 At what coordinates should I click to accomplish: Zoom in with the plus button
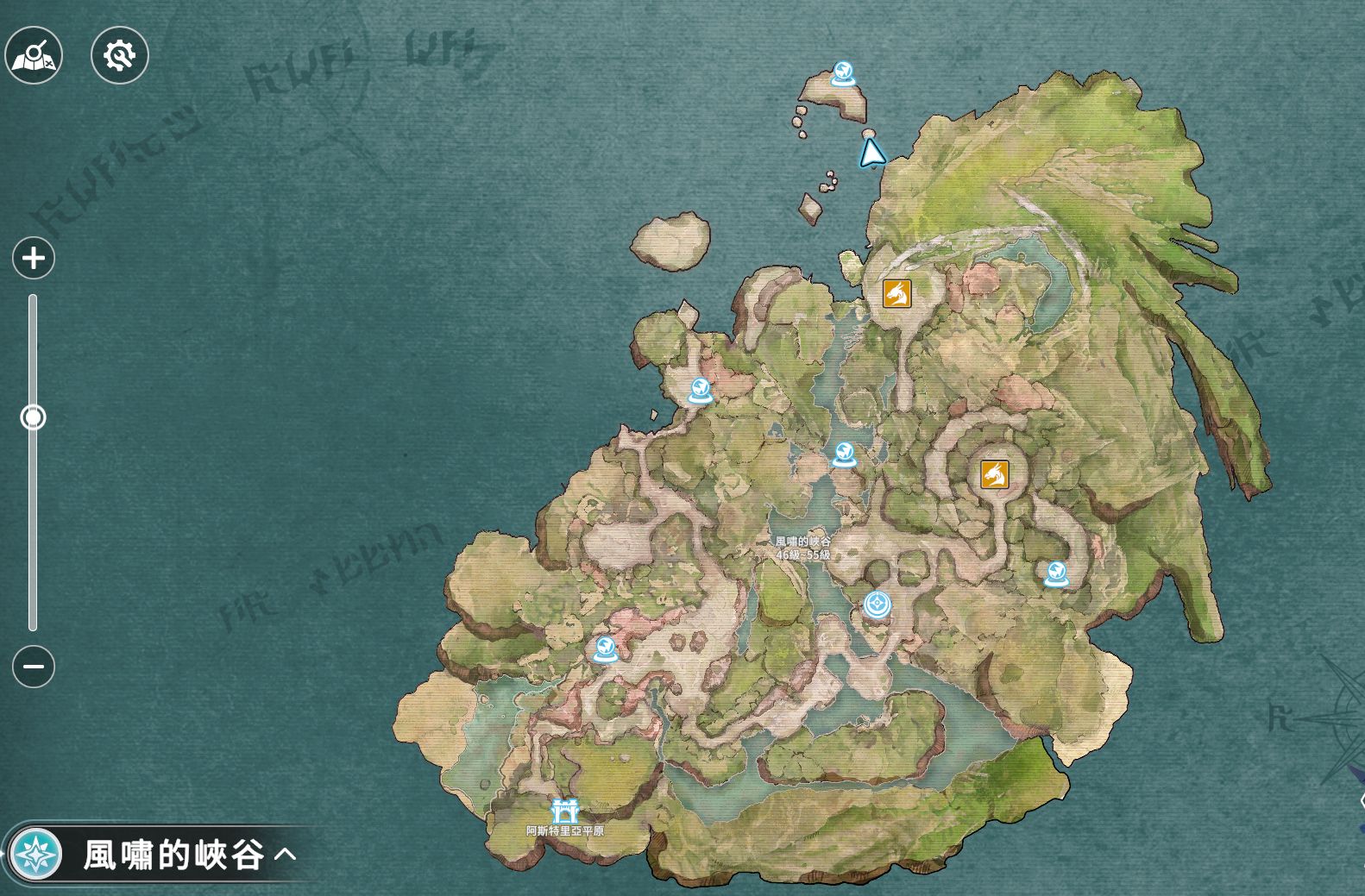coord(34,258)
